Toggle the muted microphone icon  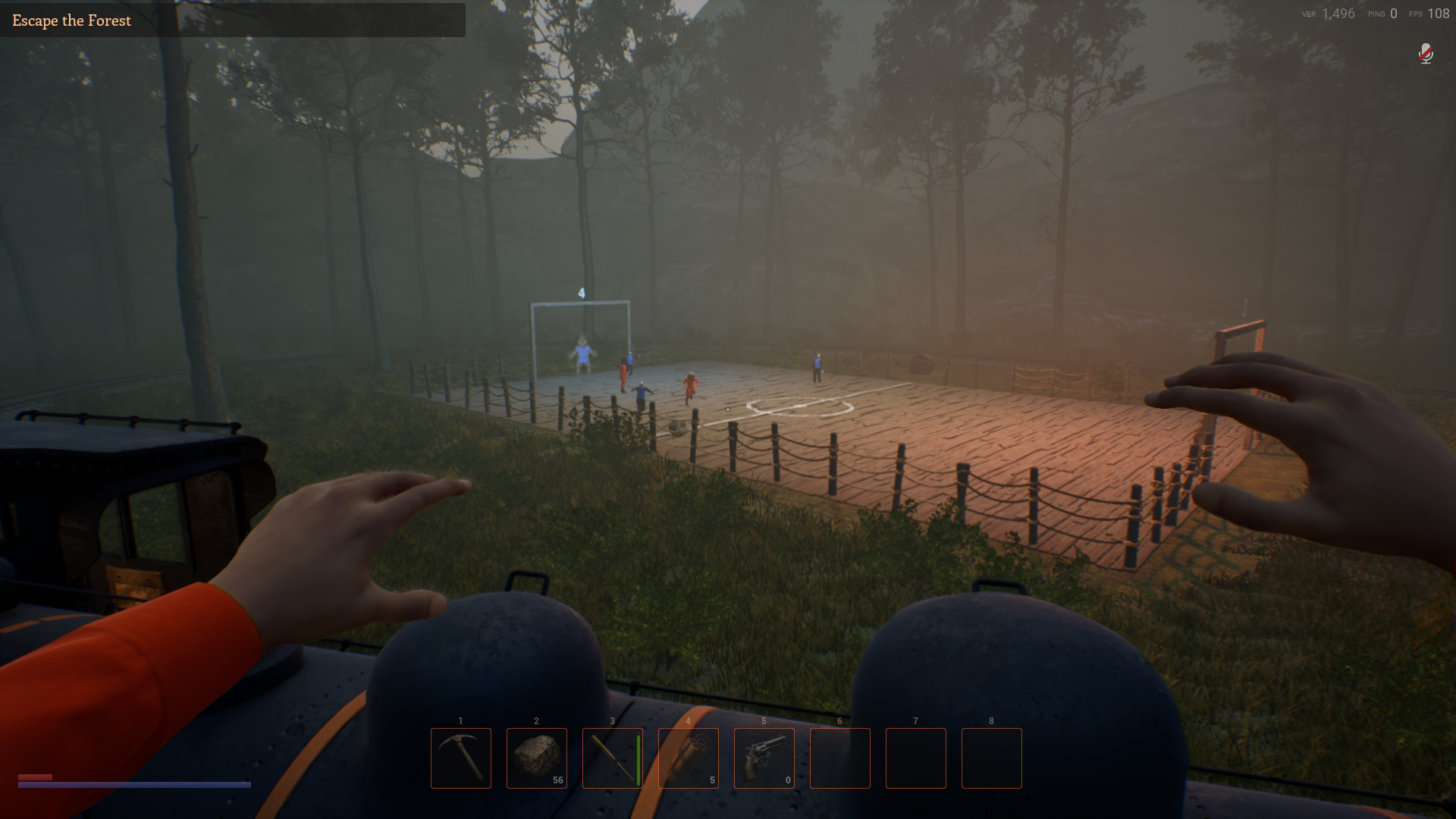(x=1426, y=54)
